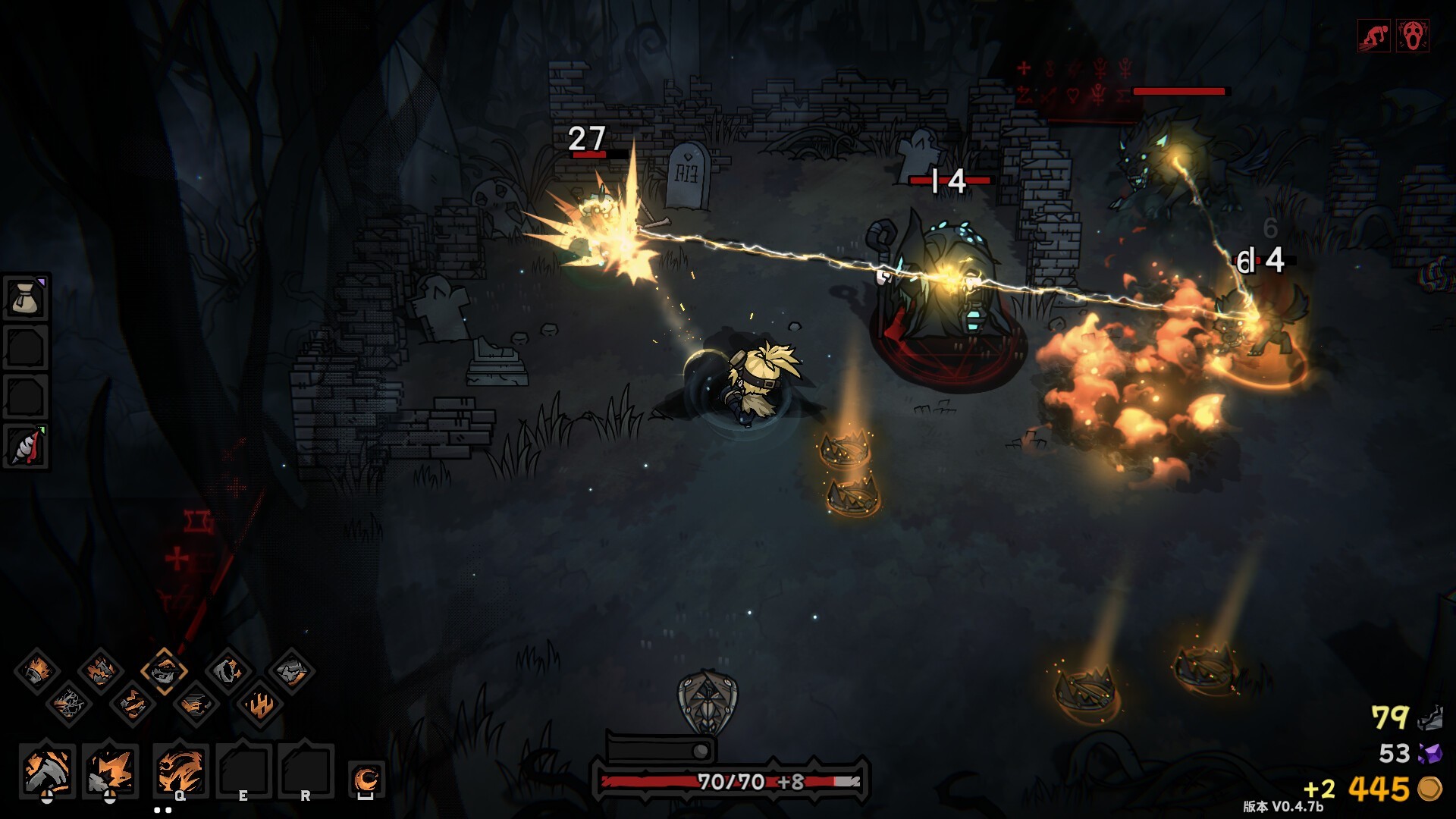Select the cloth sack item slot
Screen dimensions: 1456x819
[x=26, y=298]
